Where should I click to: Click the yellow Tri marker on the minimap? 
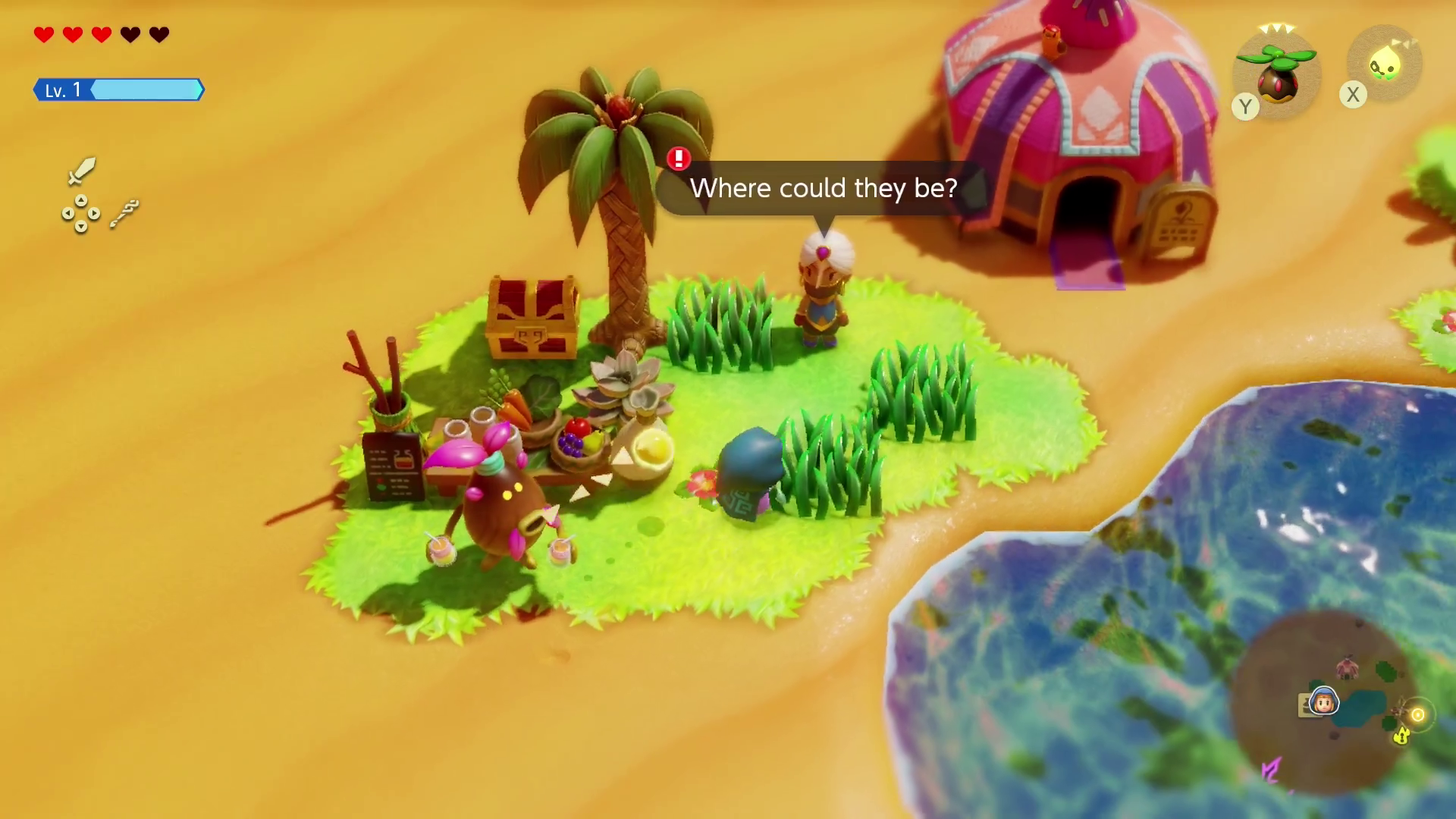pos(1401,735)
